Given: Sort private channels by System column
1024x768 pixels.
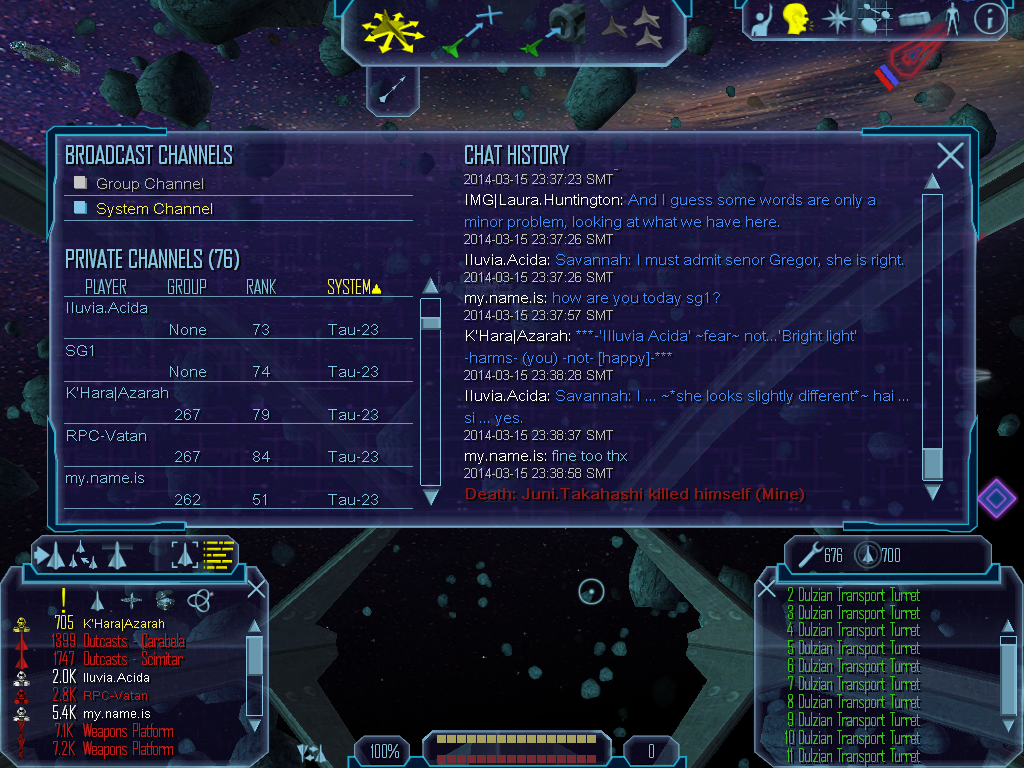Looking at the screenshot, I should click(x=354, y=288).
